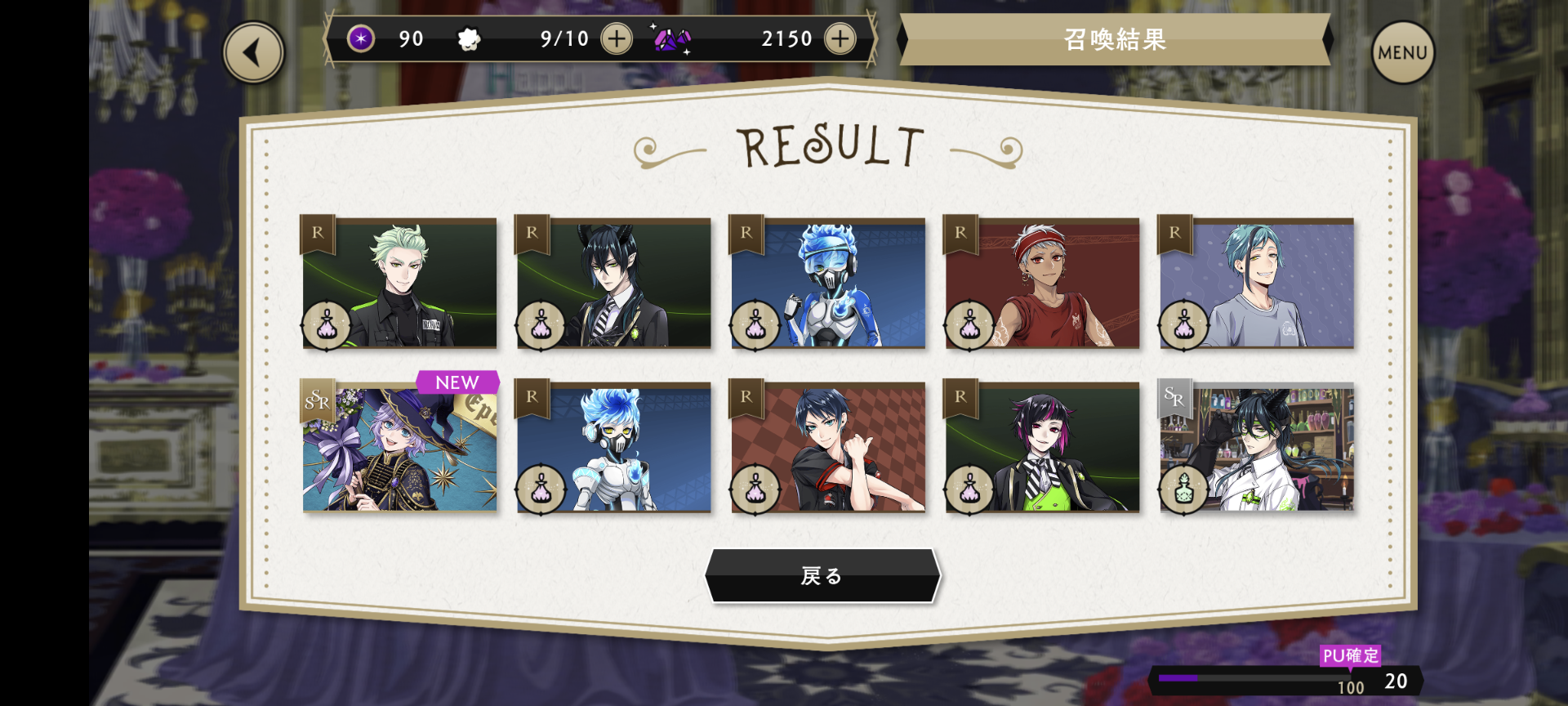
Task: Go back with the arrow button
Action: click(x=253, y=53)
